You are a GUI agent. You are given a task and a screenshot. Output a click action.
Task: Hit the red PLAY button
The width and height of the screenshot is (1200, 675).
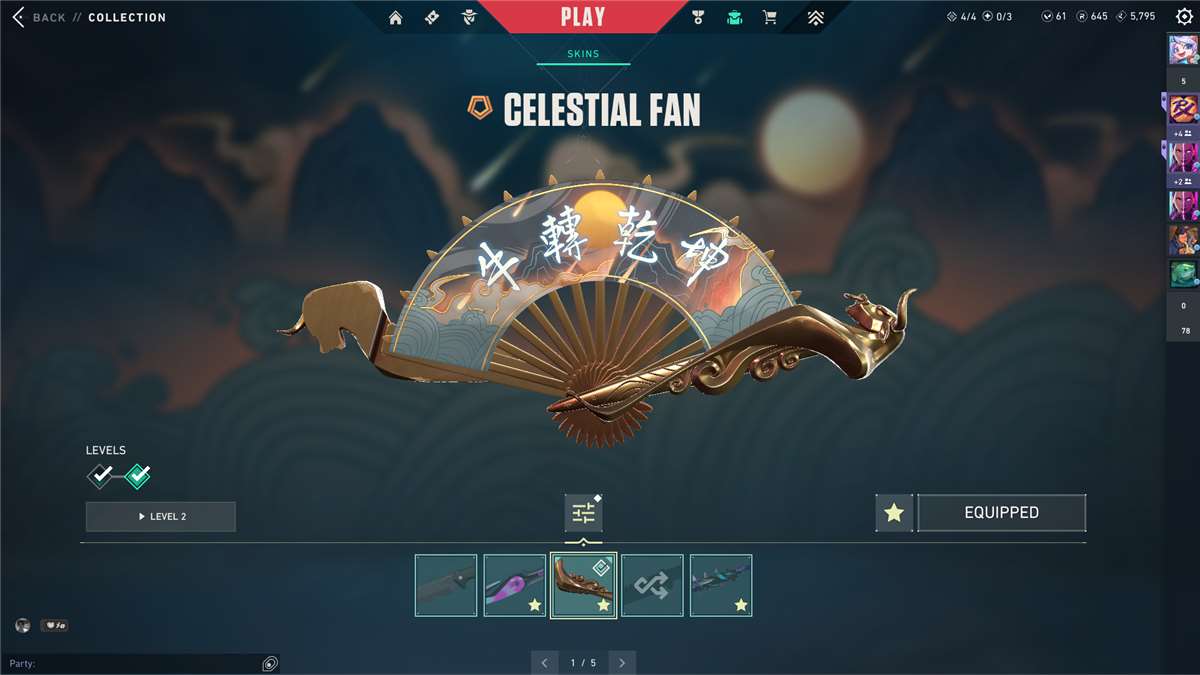[582, 17]
